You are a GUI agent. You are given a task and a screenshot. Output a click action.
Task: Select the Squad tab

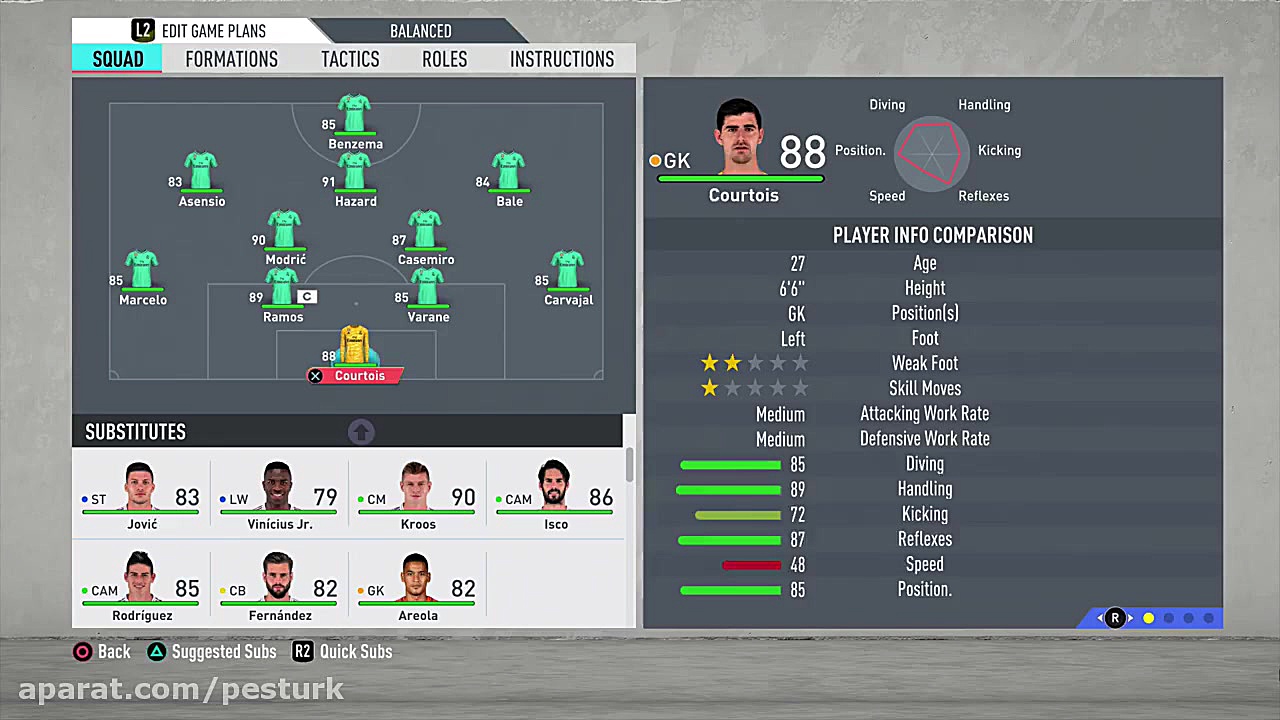tap(118, 59)
